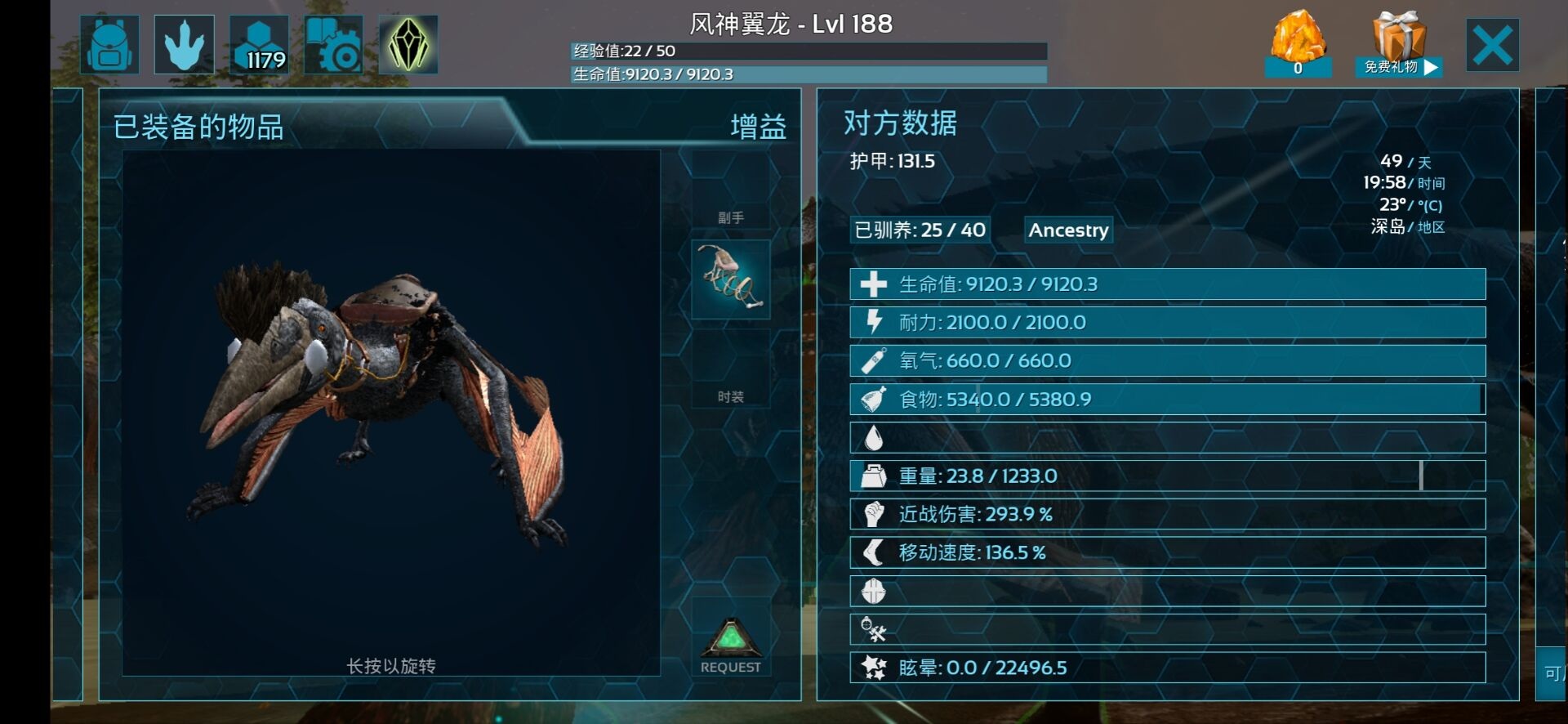Claim the free gift box
Screen dimensions: 1568x724
(1399, 44)
